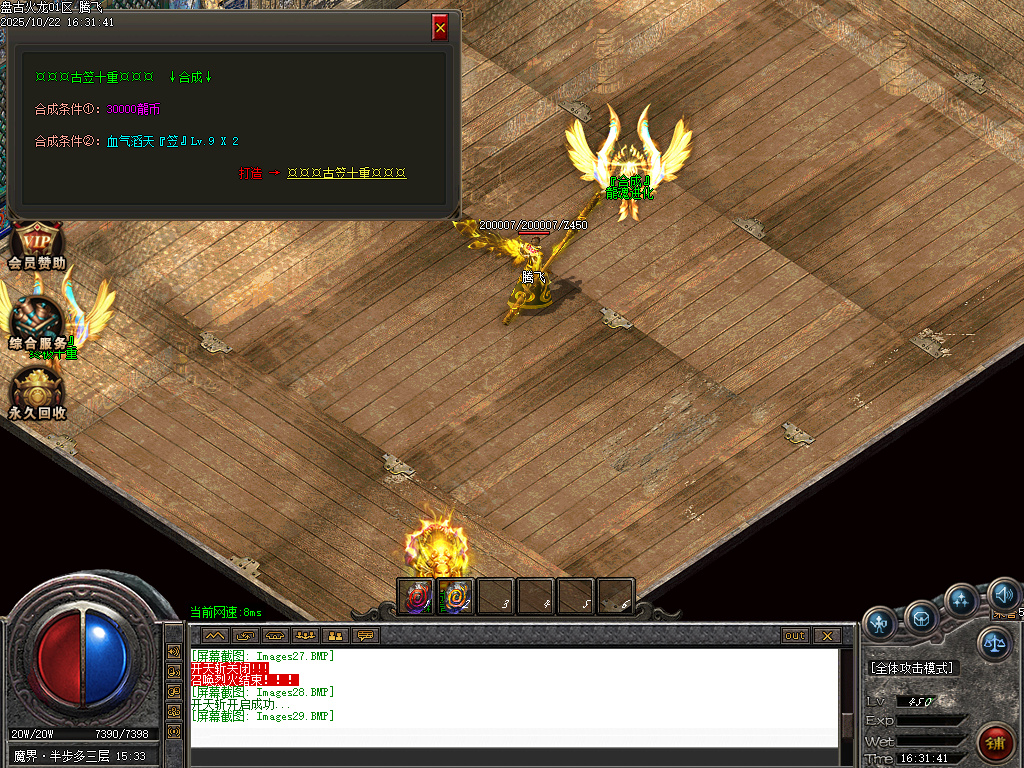1024x768 pixels.
Task: Switch the 全体攻击模式 attack mode label
Action: click(911, 668)
